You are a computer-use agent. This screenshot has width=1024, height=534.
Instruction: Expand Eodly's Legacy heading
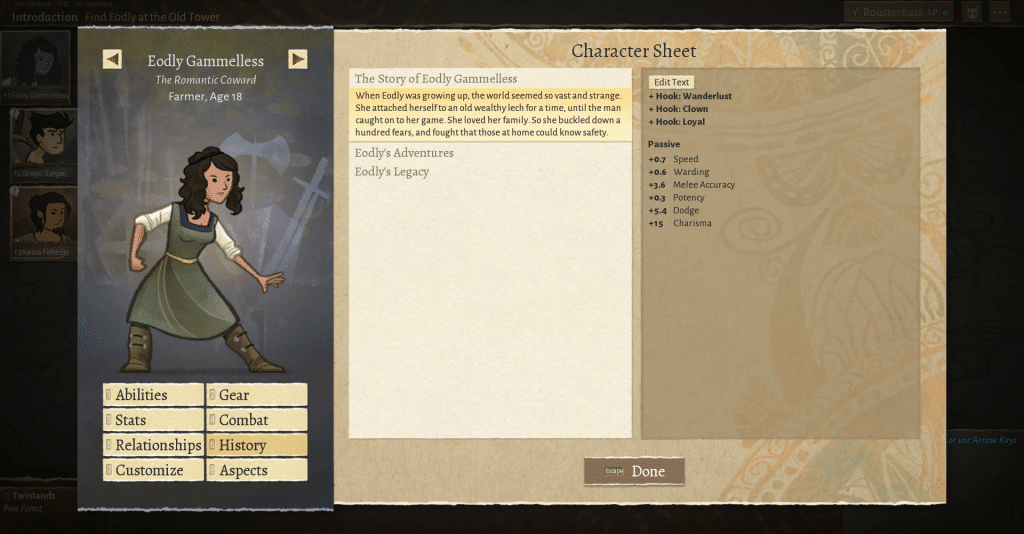click(x=392, y=172)
